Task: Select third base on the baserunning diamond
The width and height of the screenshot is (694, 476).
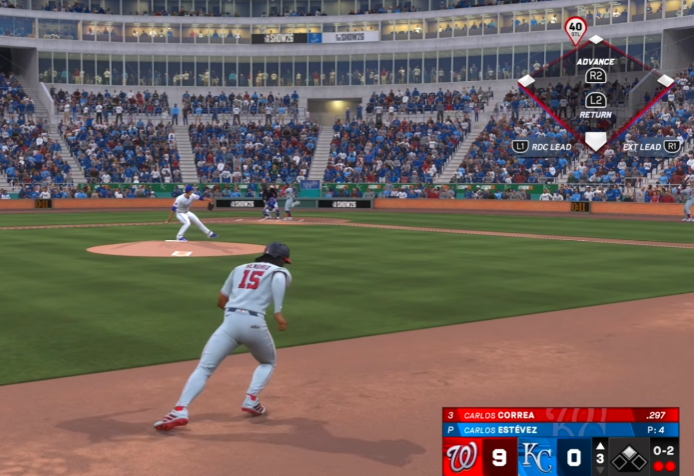Action: 527,80
